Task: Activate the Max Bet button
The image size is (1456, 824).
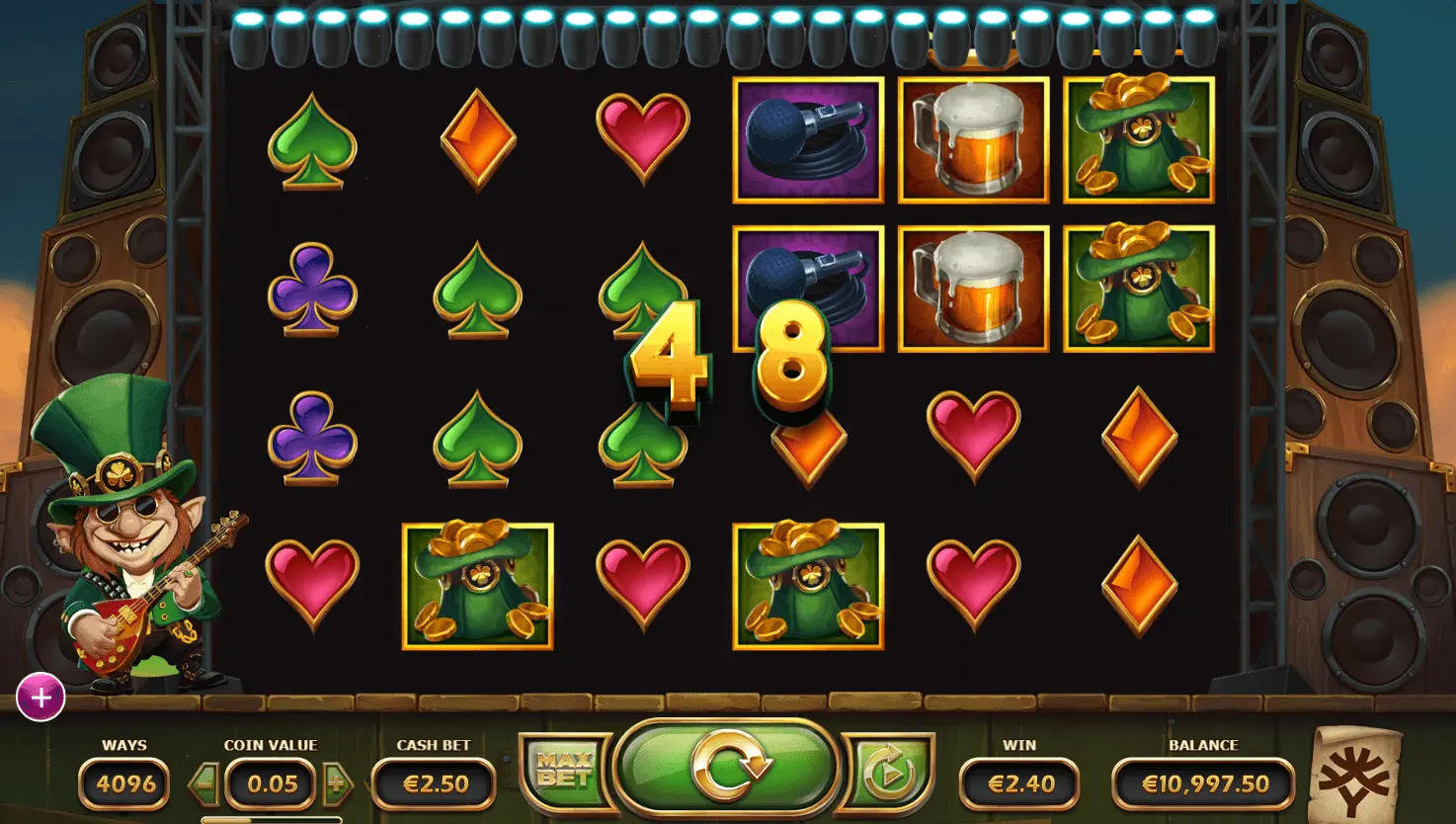Action: tap(564, 771)
